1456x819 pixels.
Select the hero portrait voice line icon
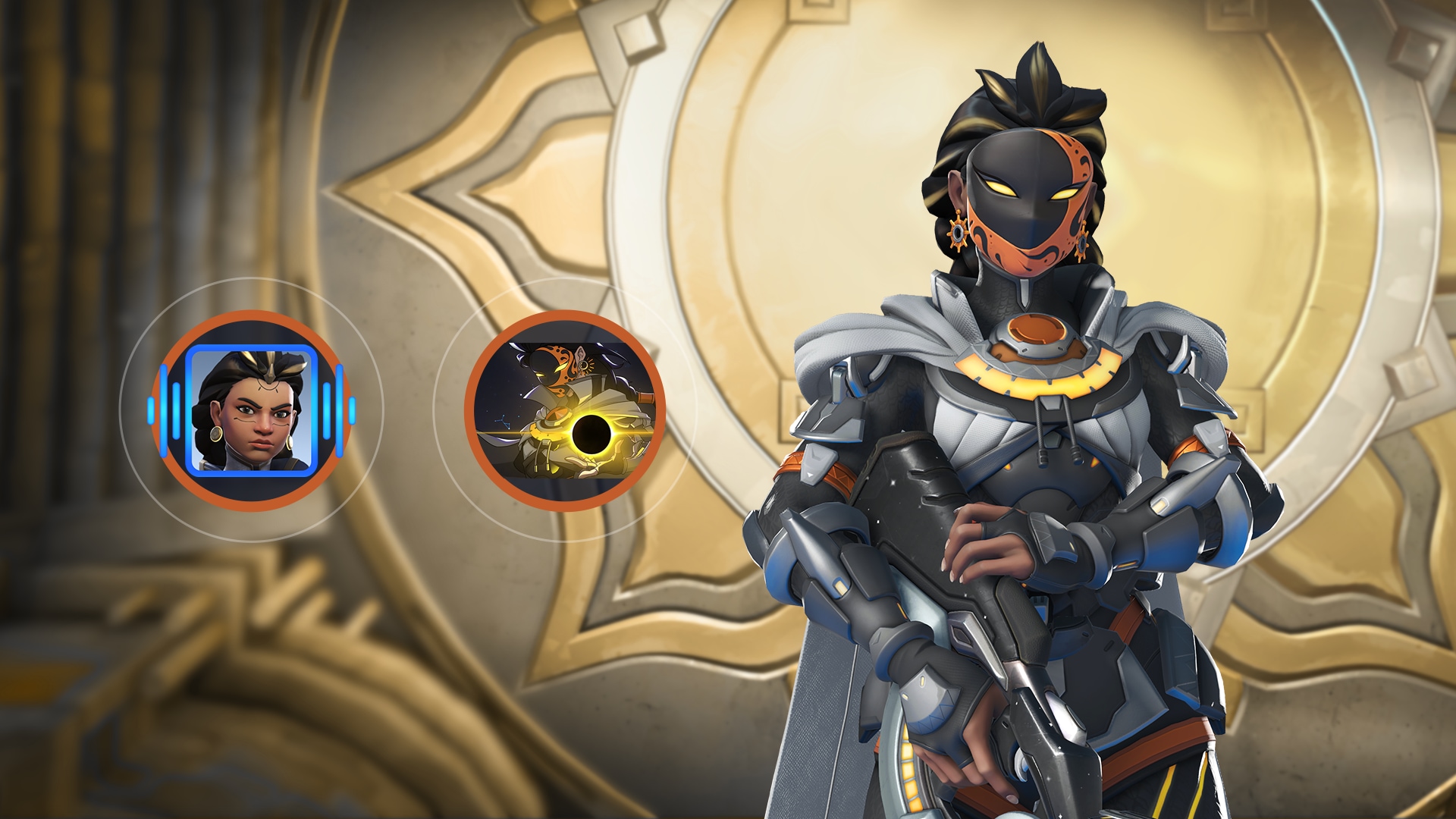click(x=251, y=410)
